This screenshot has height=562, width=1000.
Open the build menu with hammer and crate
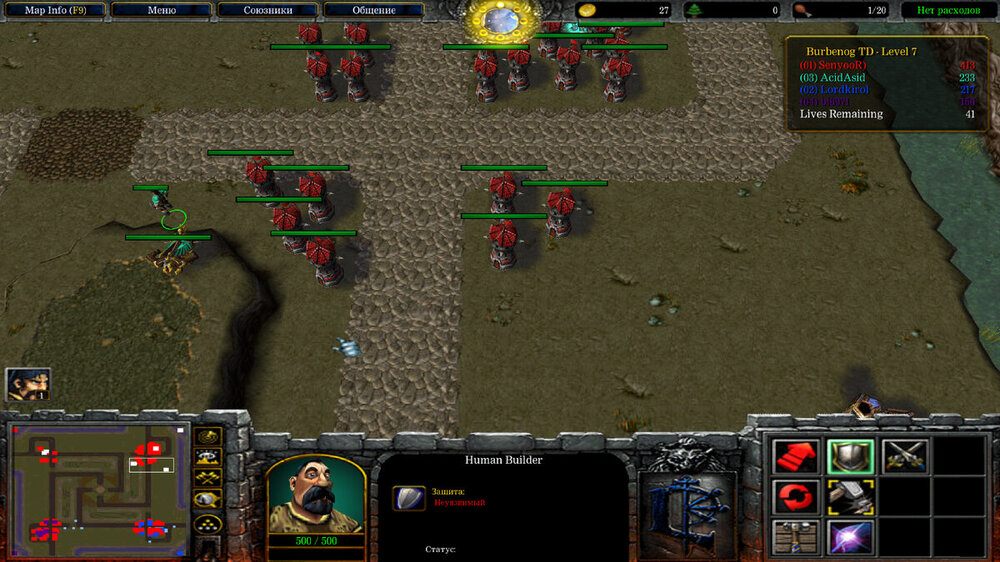(796, 538)
